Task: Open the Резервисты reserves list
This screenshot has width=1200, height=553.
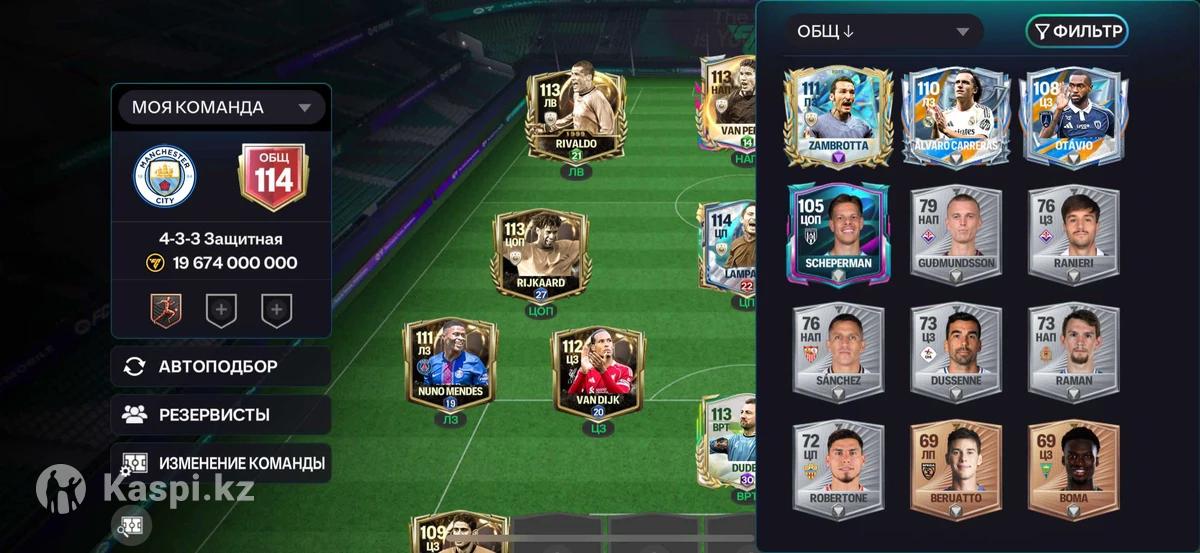Action: pos(220,414)
